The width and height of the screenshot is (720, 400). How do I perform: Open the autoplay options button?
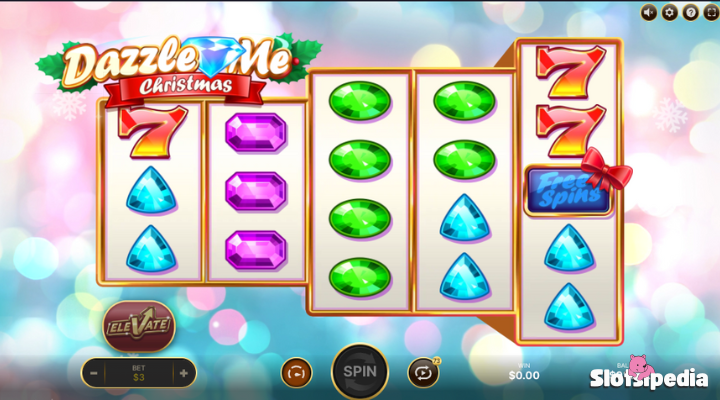[x=423, y=372]
